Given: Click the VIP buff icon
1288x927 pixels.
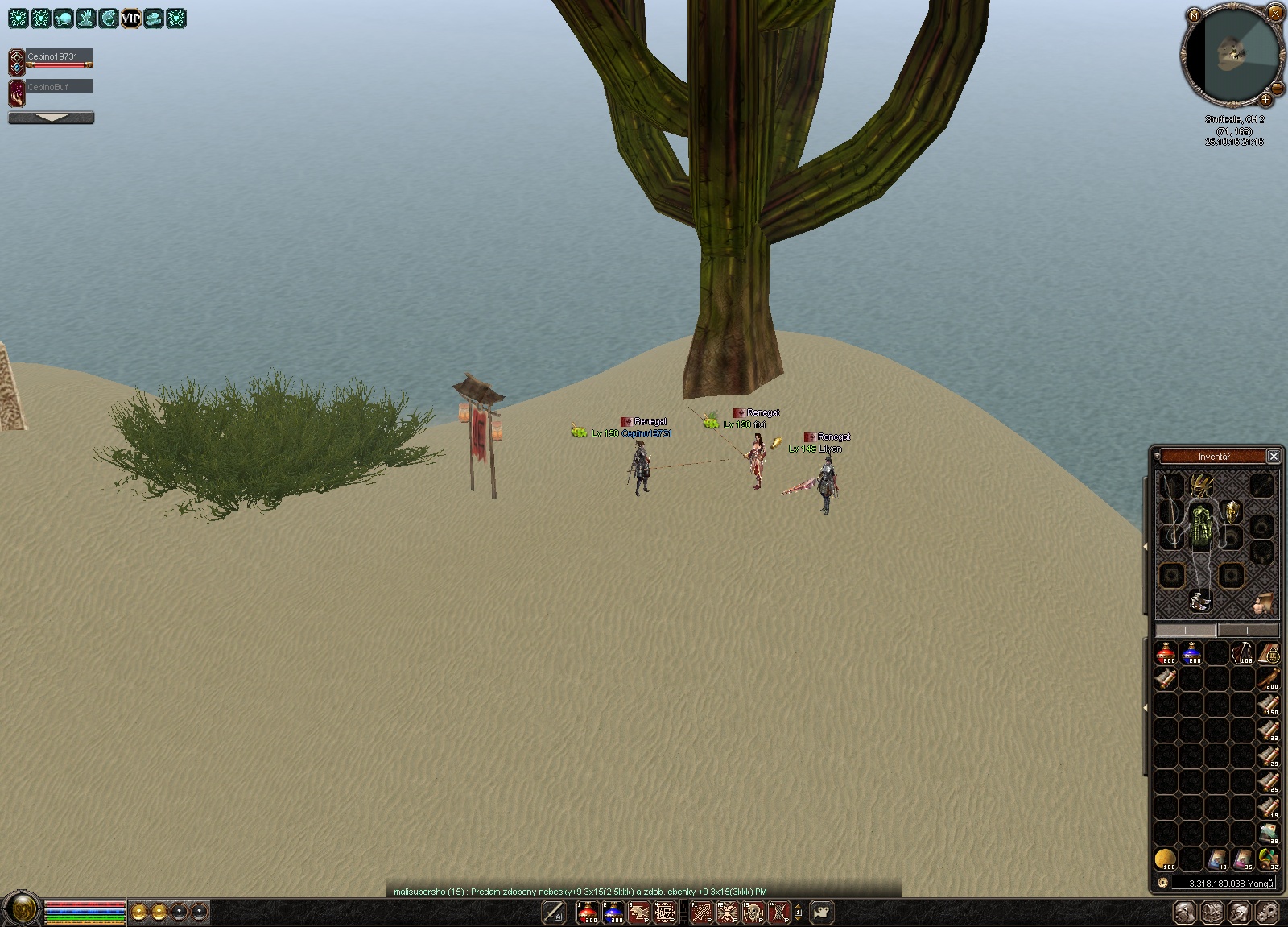Looking at the screenshot, I should click(130, 18).
